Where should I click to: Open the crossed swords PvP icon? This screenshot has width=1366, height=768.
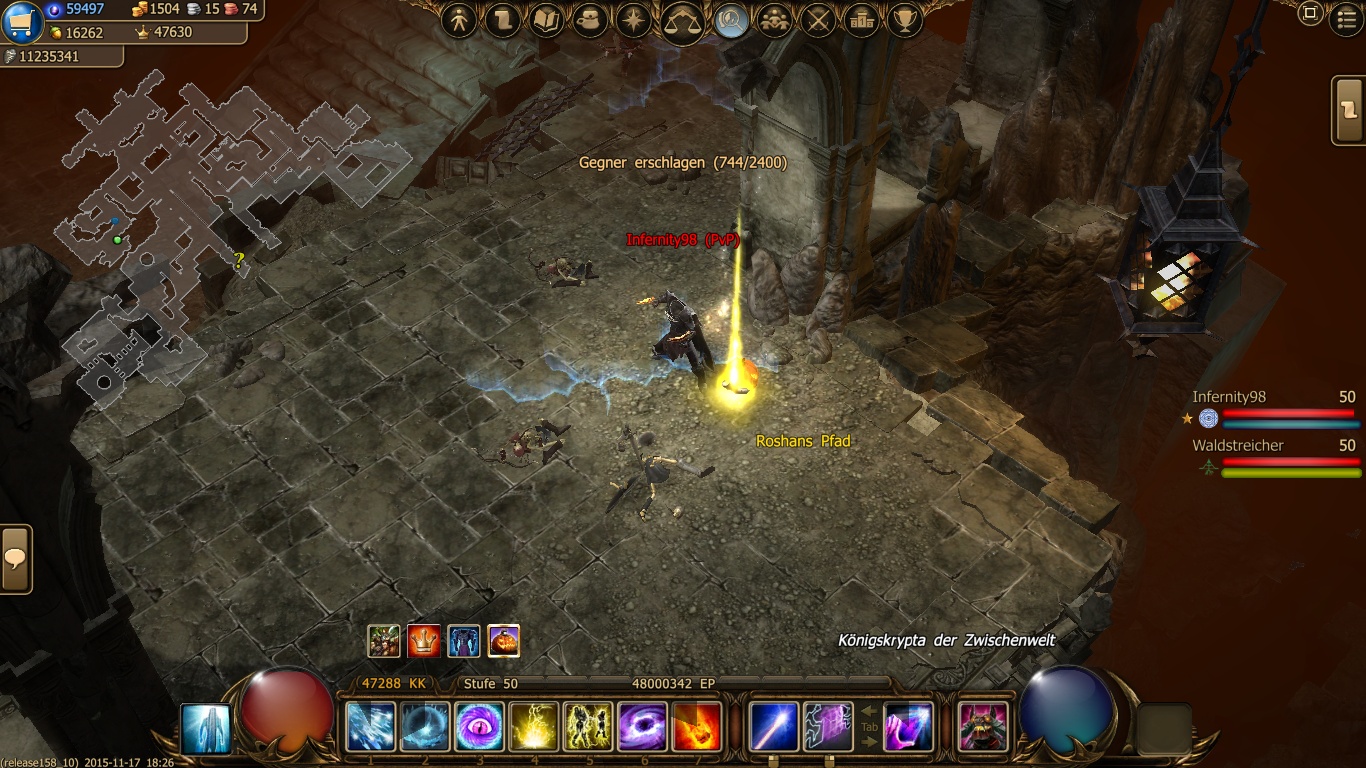tap(819, 20)
